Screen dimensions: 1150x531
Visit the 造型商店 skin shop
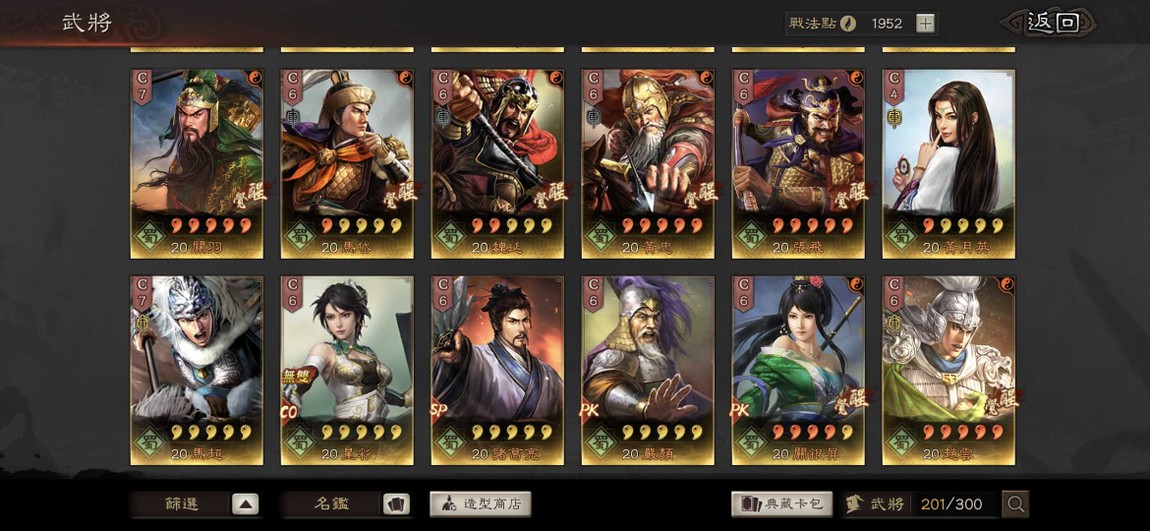coord(480,504)
